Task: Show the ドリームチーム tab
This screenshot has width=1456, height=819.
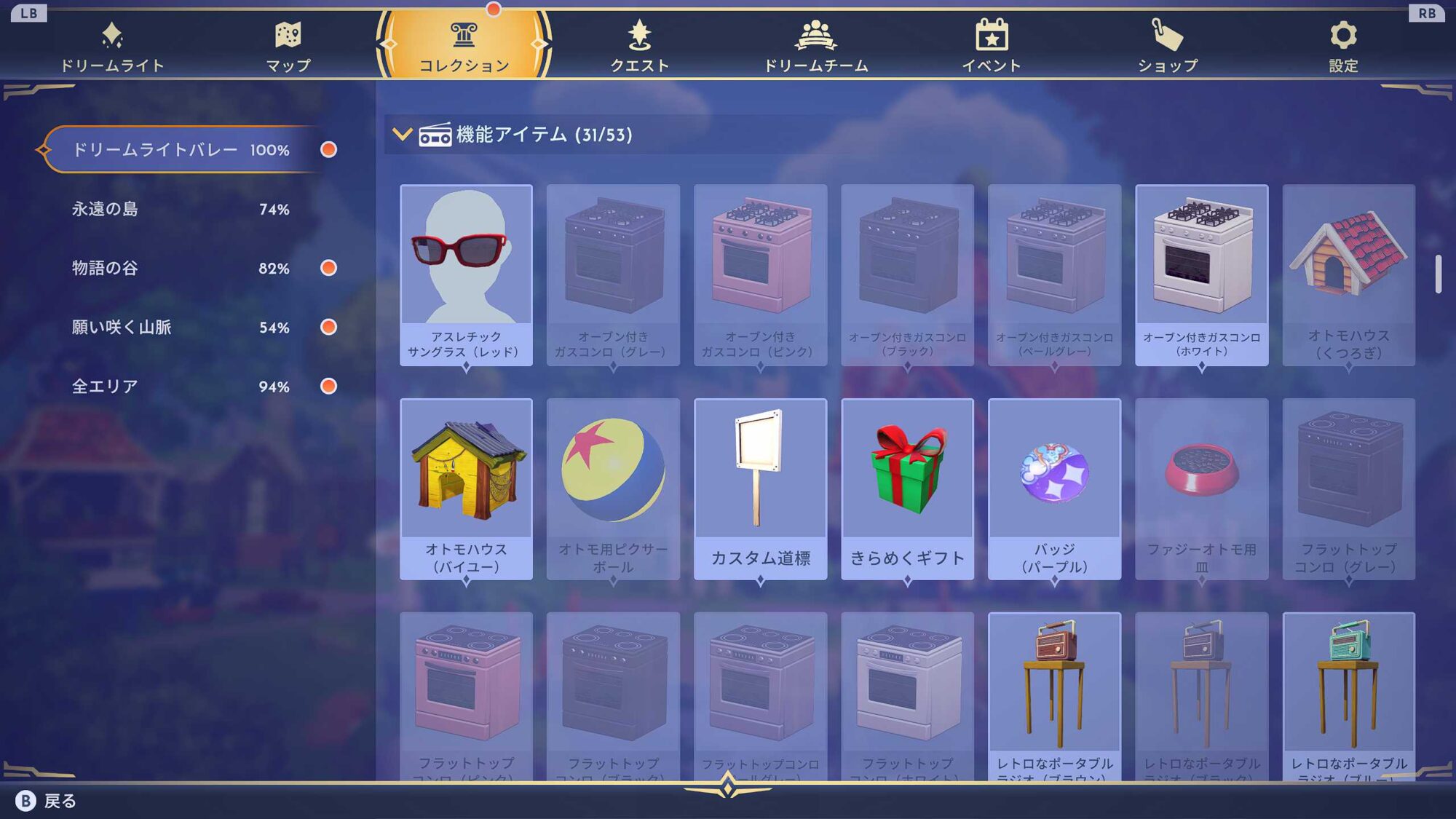Action: coord(815,46)
